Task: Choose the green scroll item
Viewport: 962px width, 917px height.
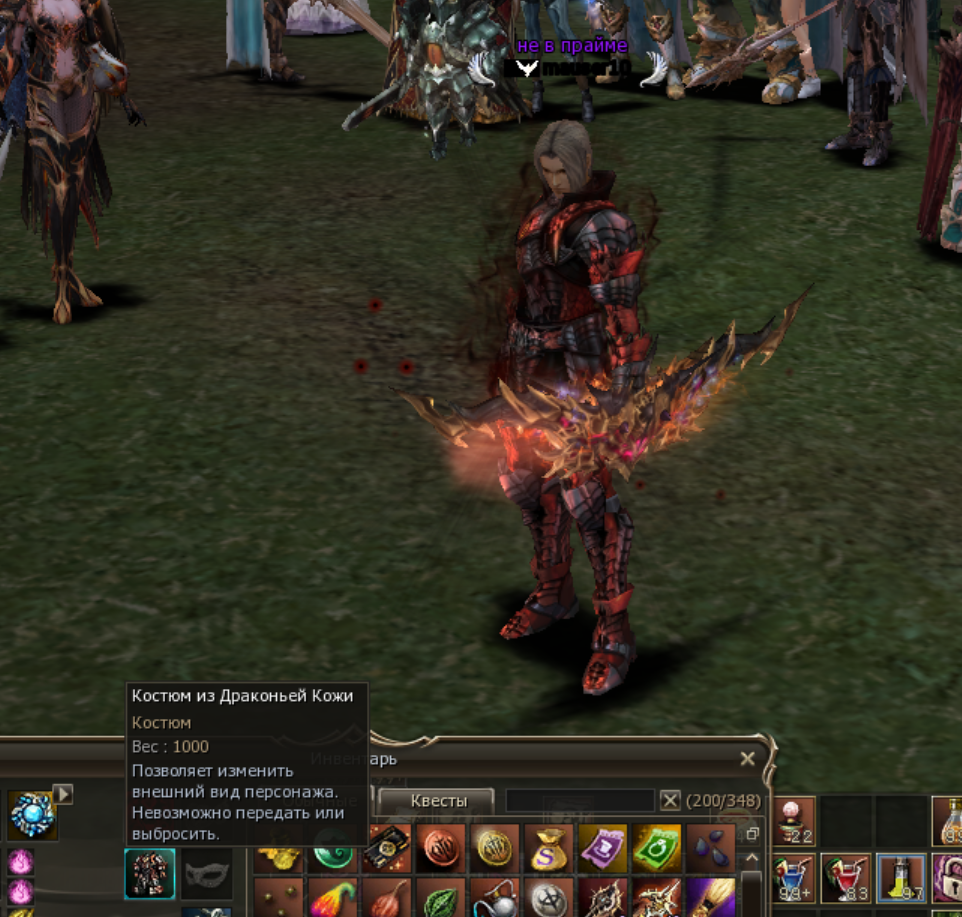Action: coord(656,848)
